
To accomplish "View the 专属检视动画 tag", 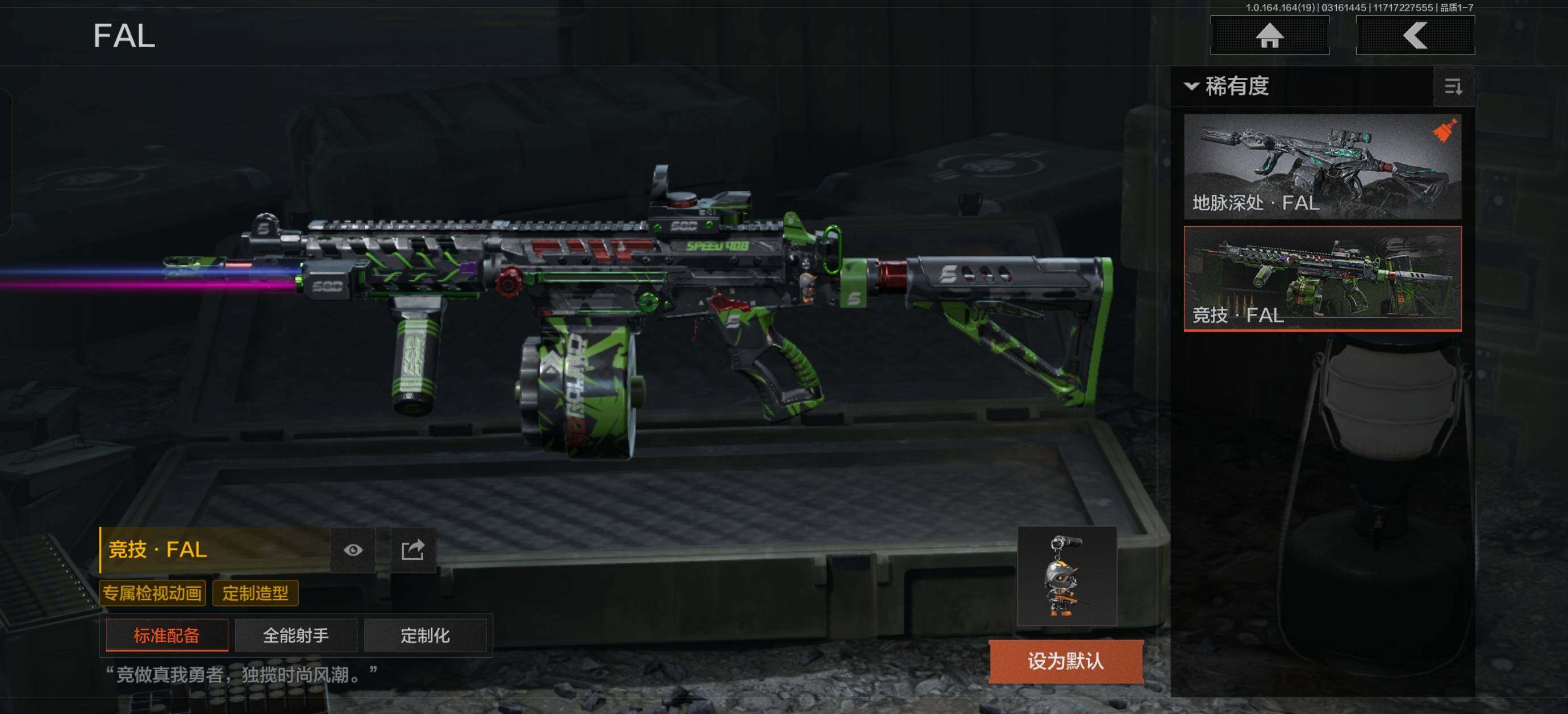I will [152, 593].
